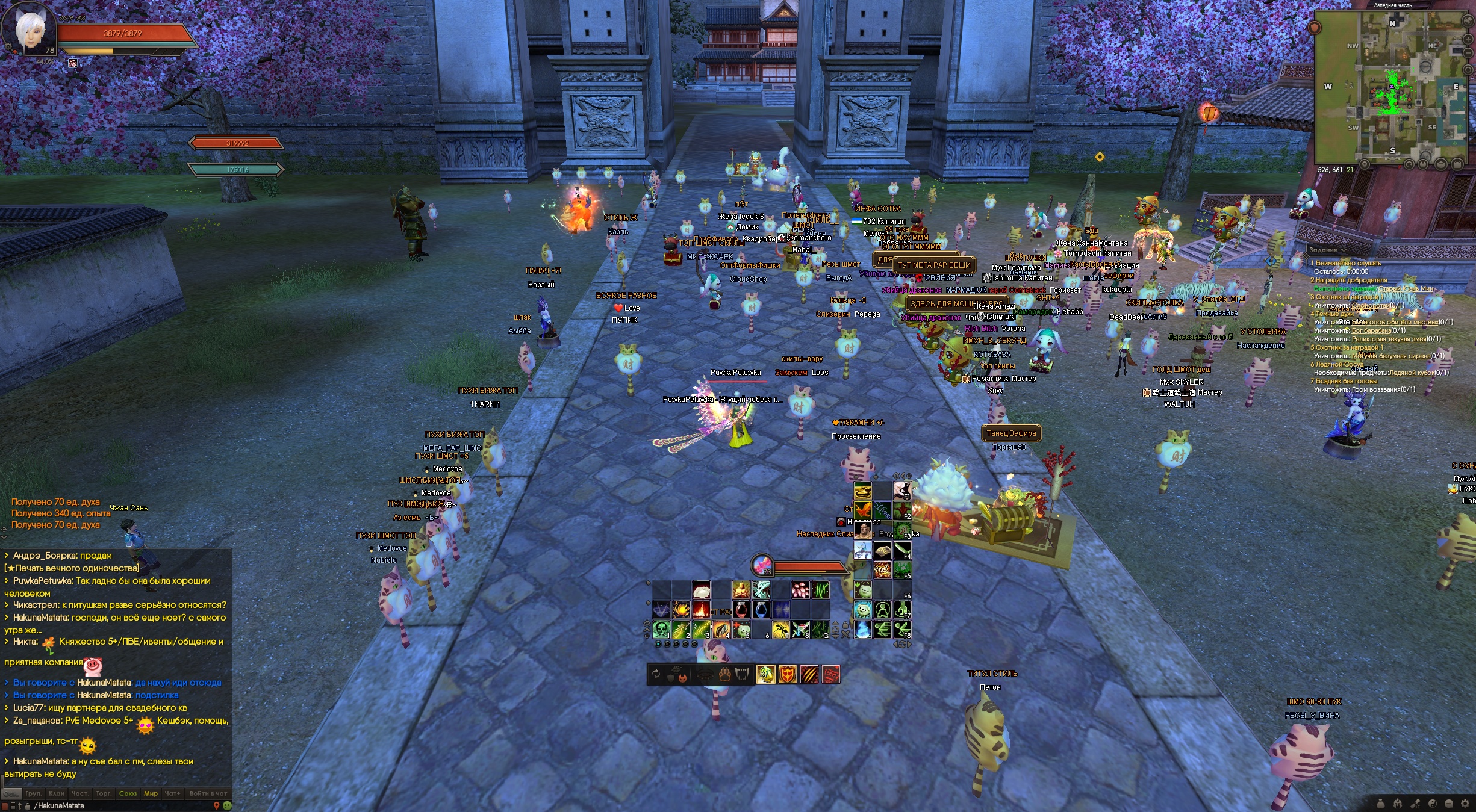Viewport: 1476px width, 812px height.
Task: Trigger the claw slash pet skill
Action: (x=809, y=674)
